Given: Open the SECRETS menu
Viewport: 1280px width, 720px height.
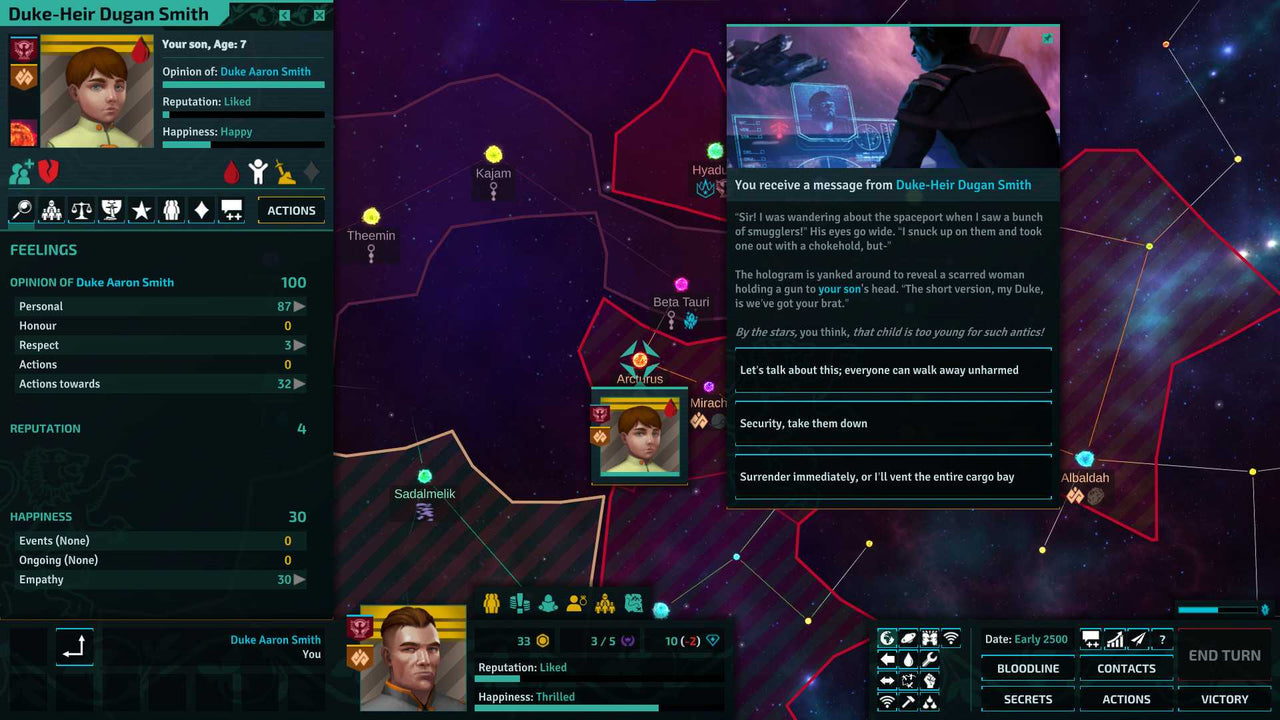Looking at the screenshot, I should (x=1027, y=699).
